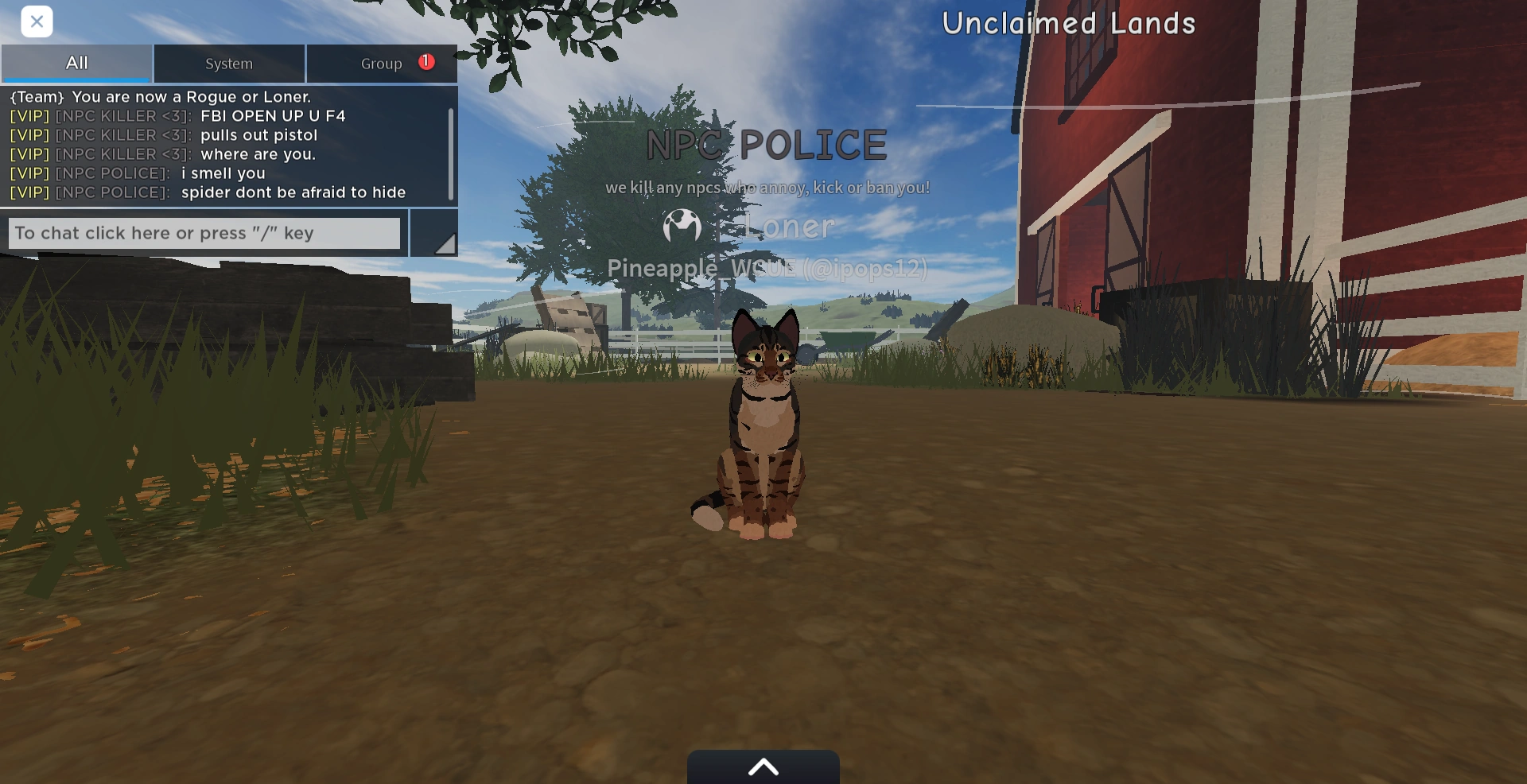Screen dimensions: 1527x784
Task: Open the All chat tab
Action: [76, 63]
